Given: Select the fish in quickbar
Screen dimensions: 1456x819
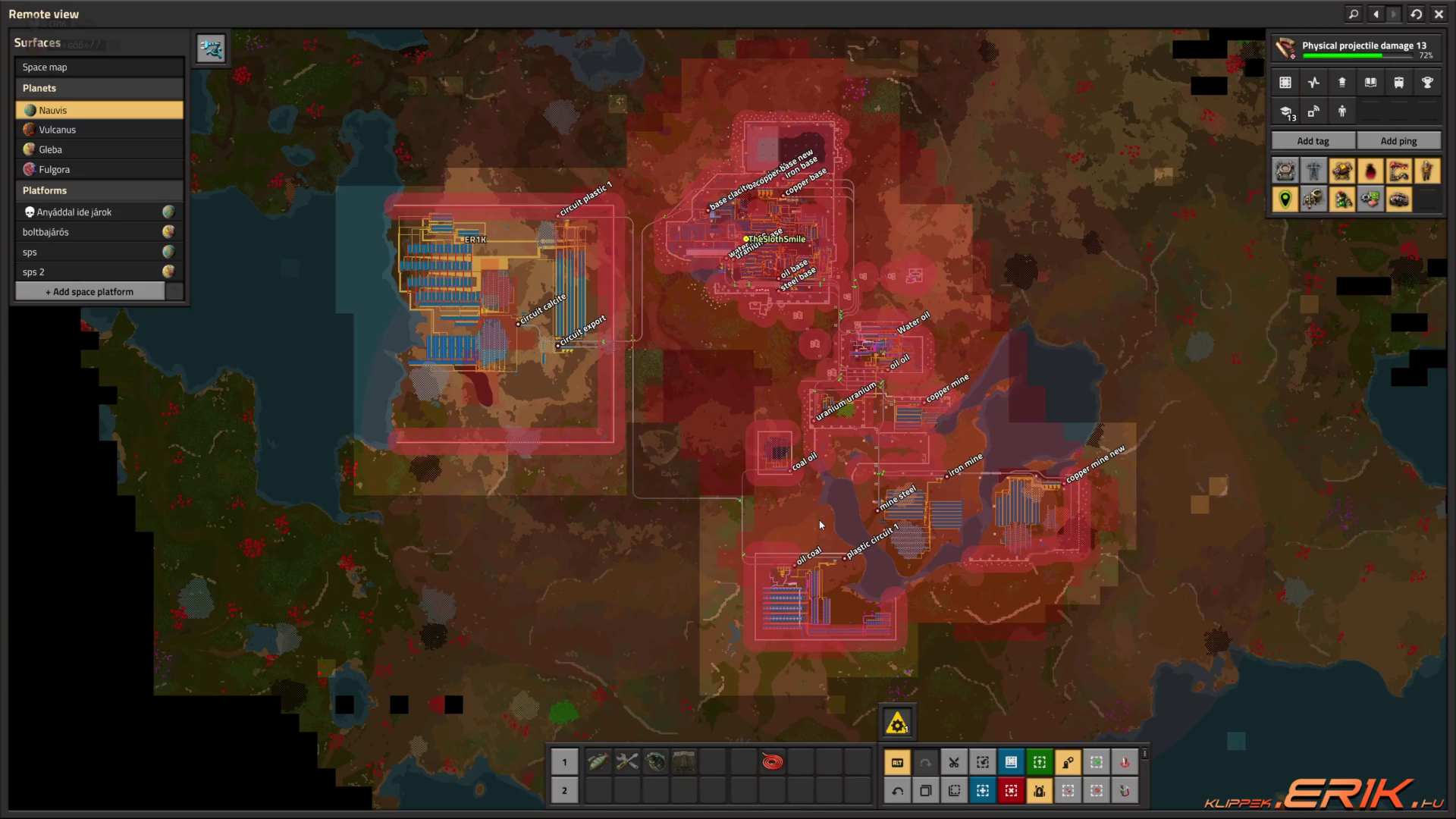Looking at the screenshot, I should pos(598,762).
